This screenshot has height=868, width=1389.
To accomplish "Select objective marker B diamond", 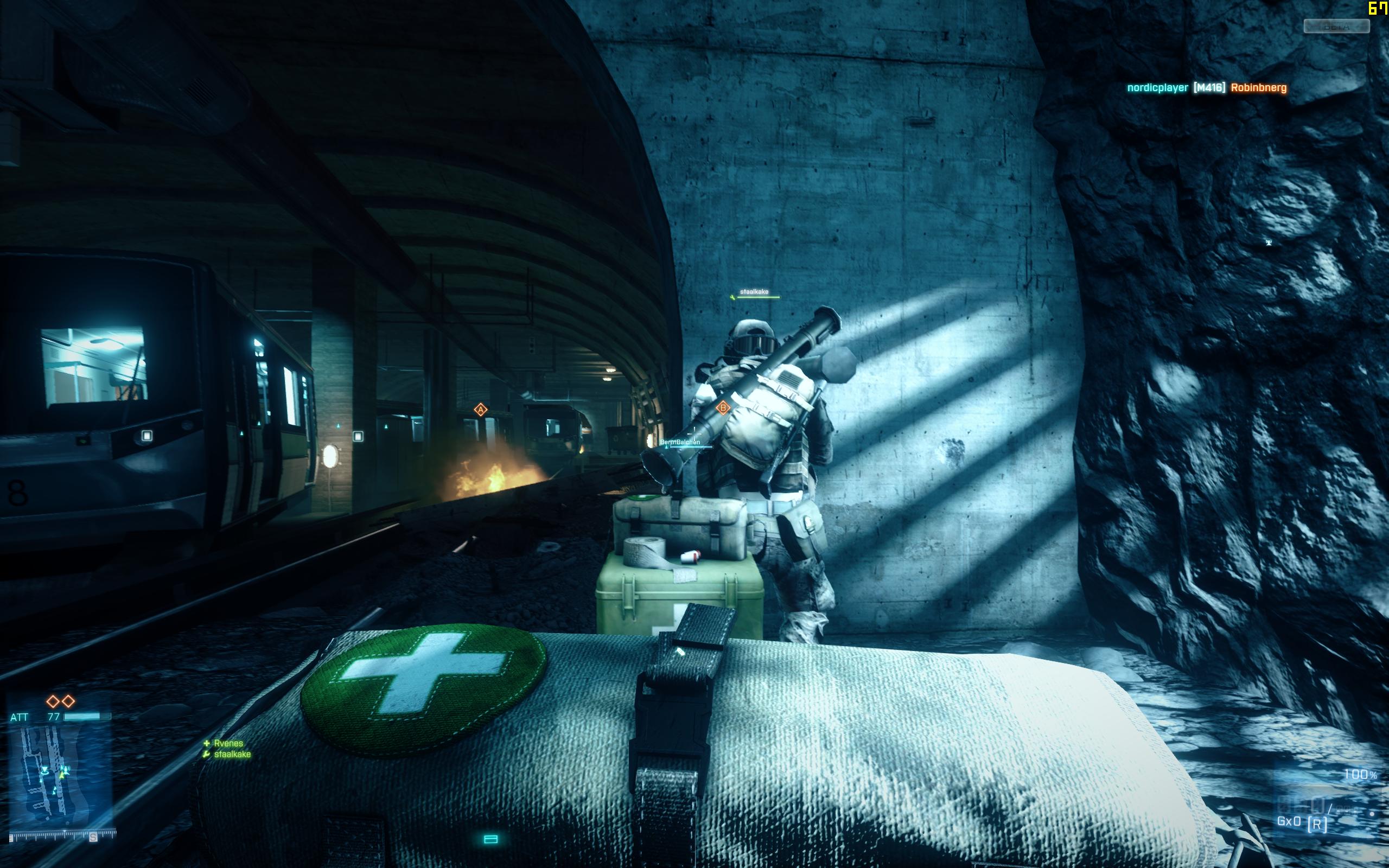I will 723,407.
